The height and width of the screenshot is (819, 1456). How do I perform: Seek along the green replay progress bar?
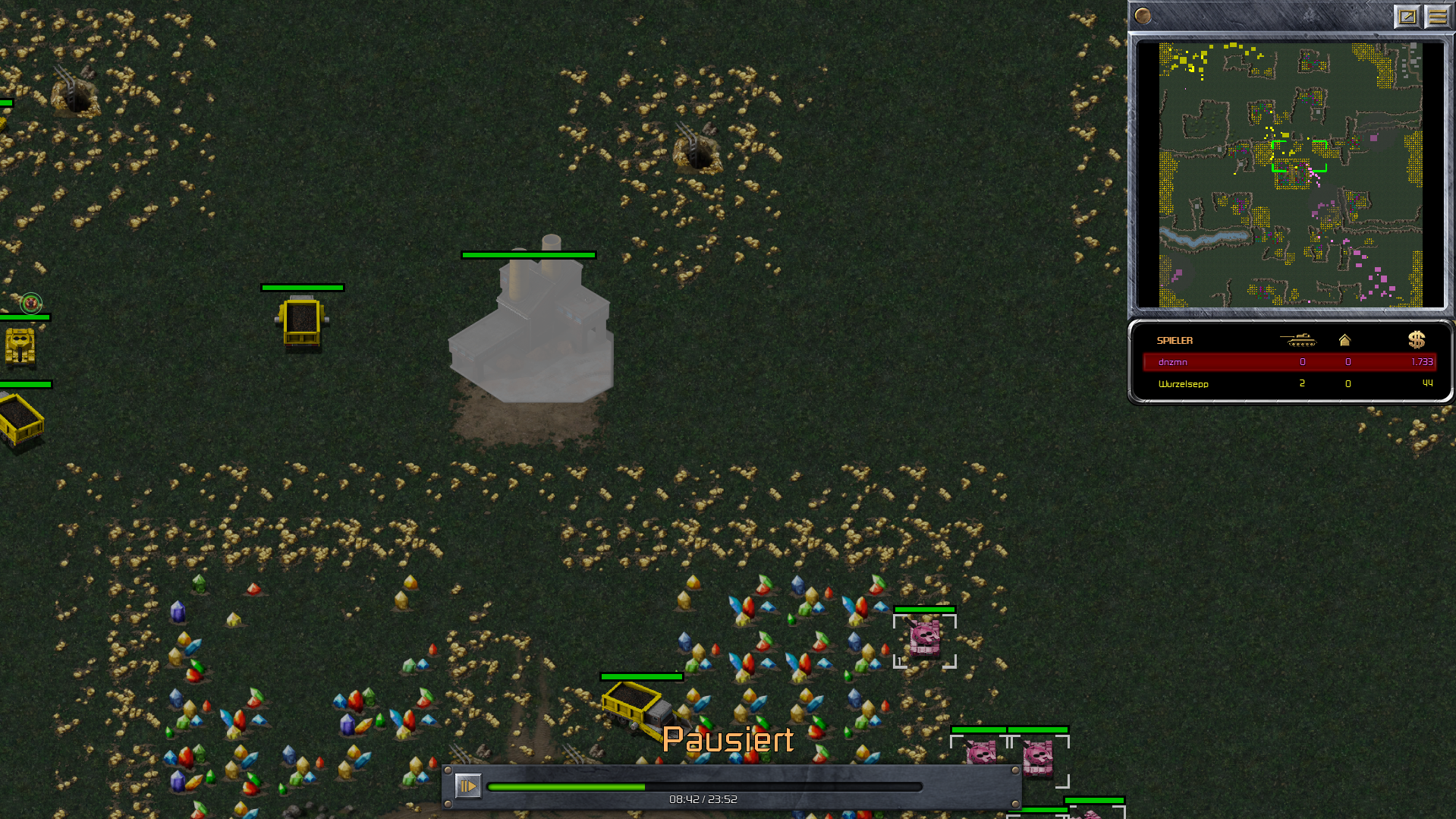coord(704,787)
